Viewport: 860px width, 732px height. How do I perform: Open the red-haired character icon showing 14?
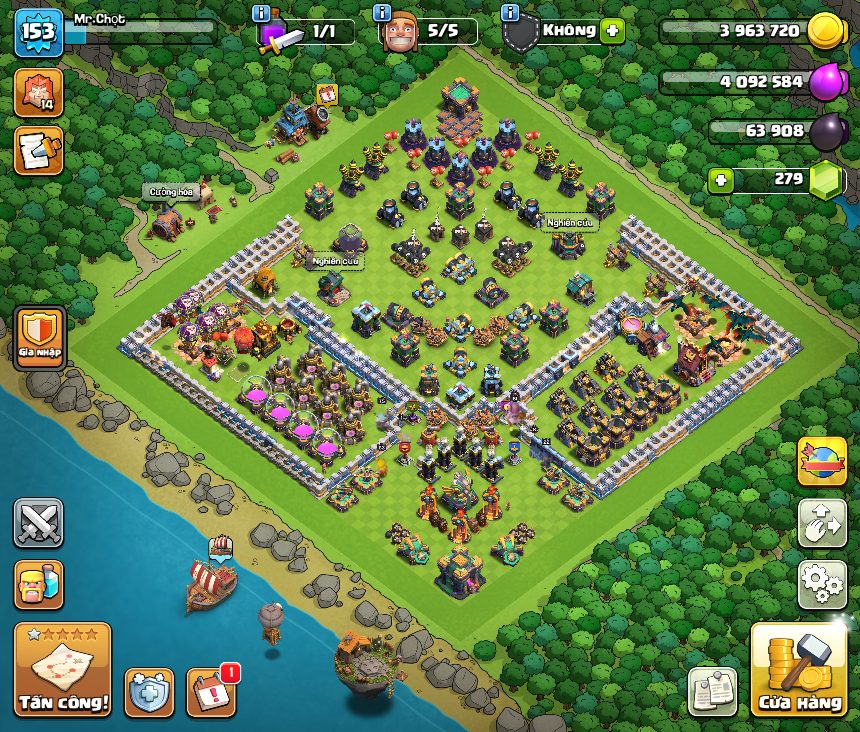coord(38,92)
